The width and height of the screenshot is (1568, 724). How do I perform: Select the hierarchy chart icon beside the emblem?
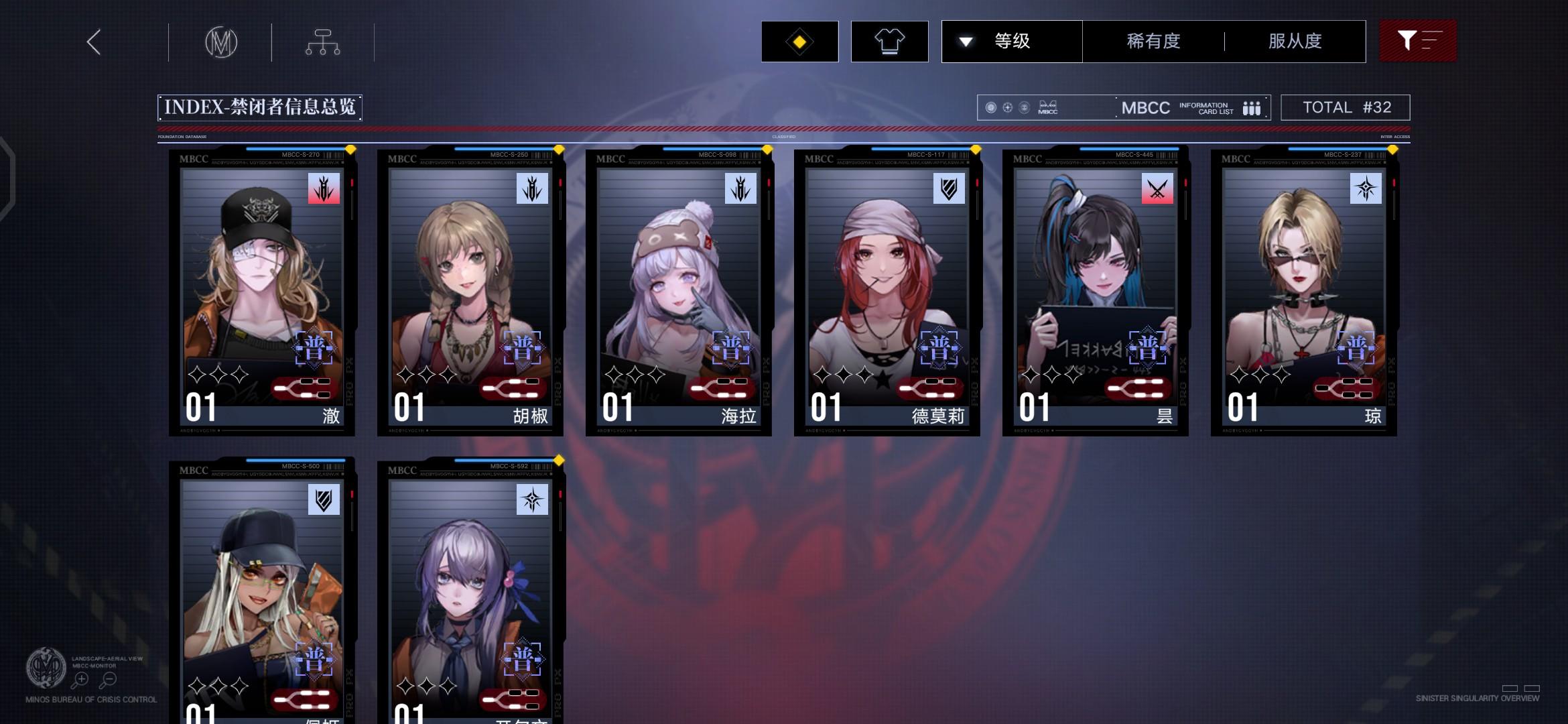324,42
